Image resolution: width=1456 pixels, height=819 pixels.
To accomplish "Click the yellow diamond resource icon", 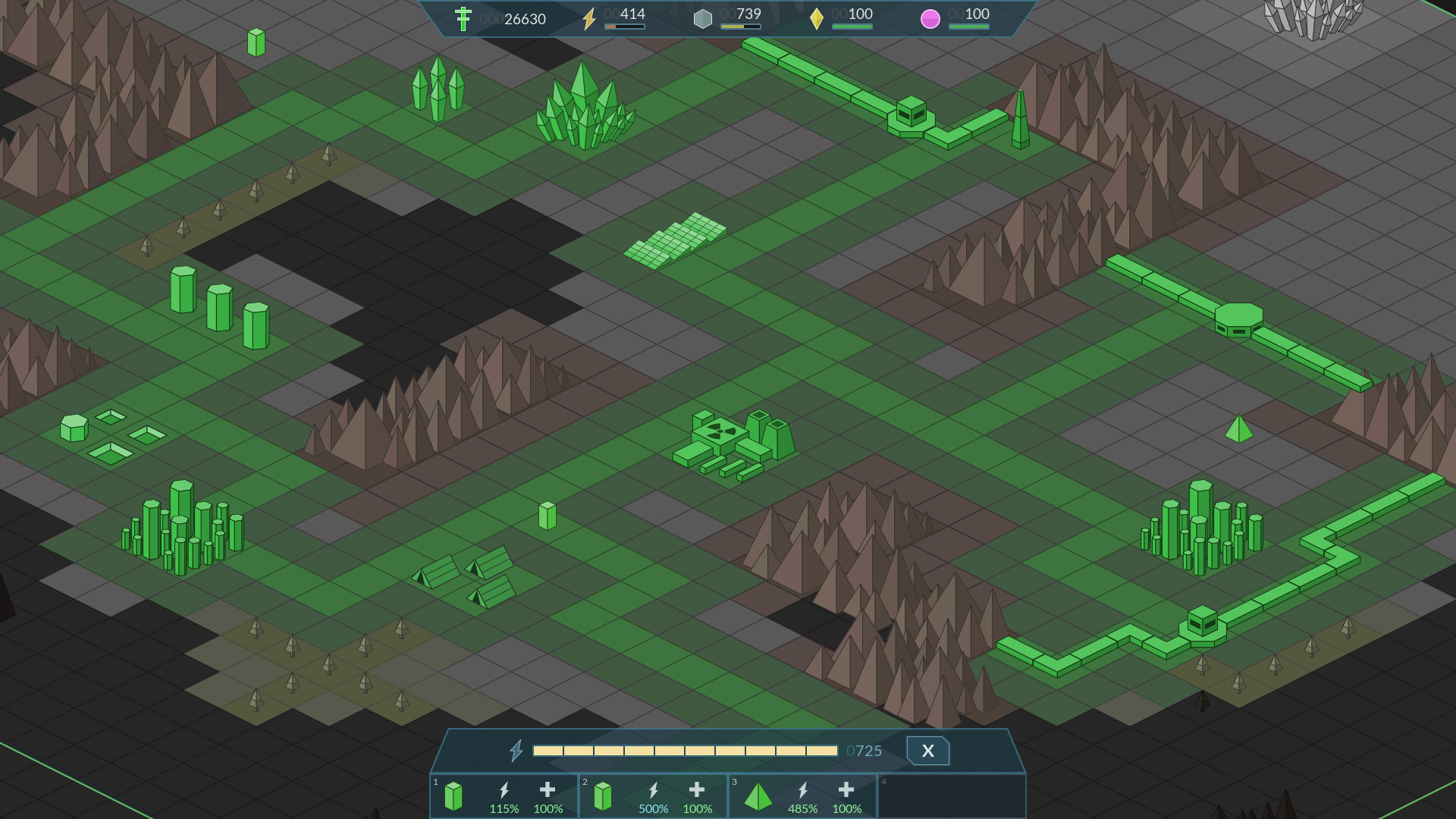I will pyautogui.click(x=817, y=18).
